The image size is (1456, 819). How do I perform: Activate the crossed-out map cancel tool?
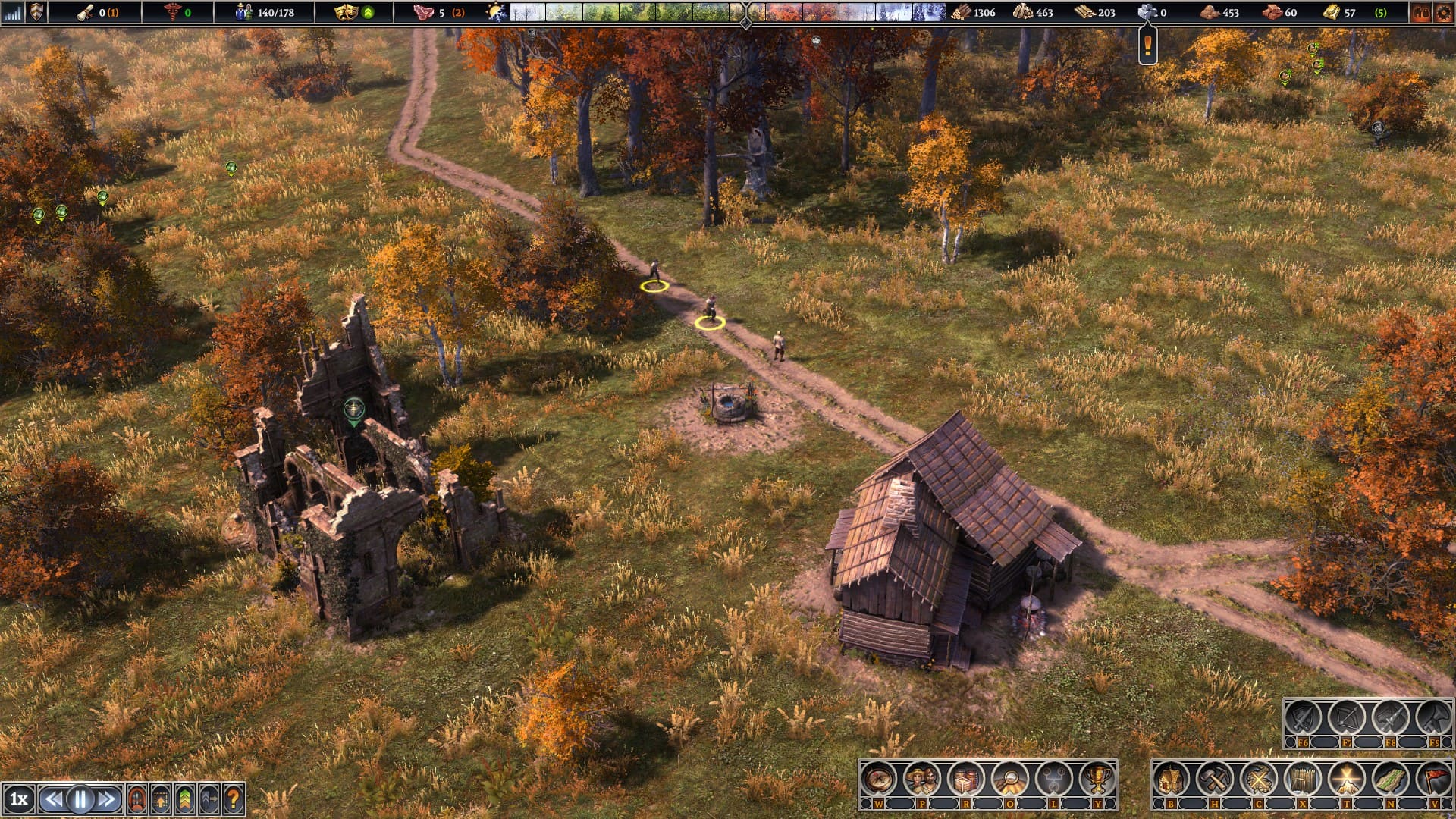pos(1259,778)
